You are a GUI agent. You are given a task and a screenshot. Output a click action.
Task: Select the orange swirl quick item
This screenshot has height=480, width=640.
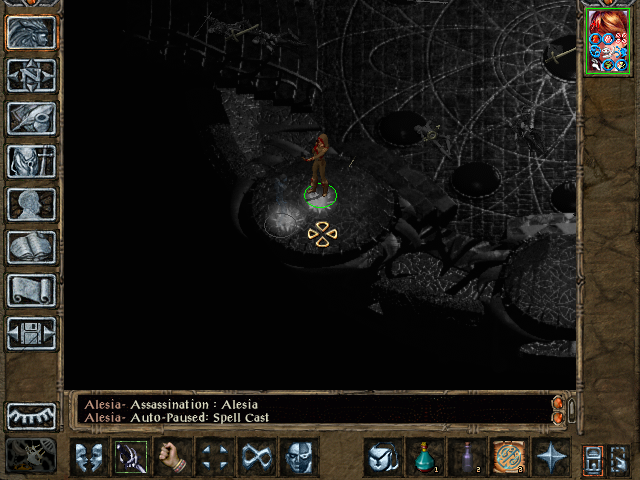pos(509,457)
